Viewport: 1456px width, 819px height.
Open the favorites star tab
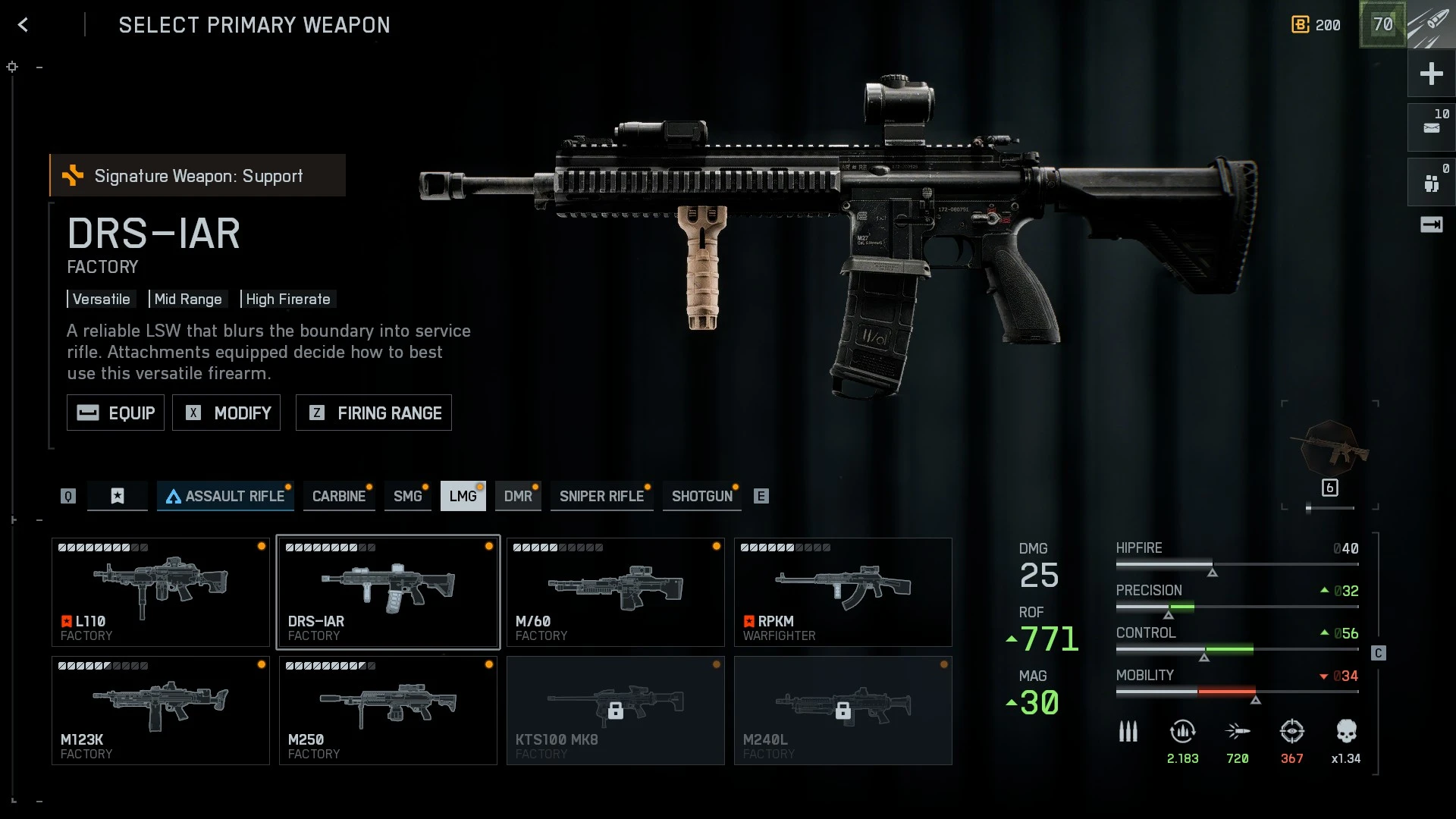pyautogui.click(x=118, y=496)
